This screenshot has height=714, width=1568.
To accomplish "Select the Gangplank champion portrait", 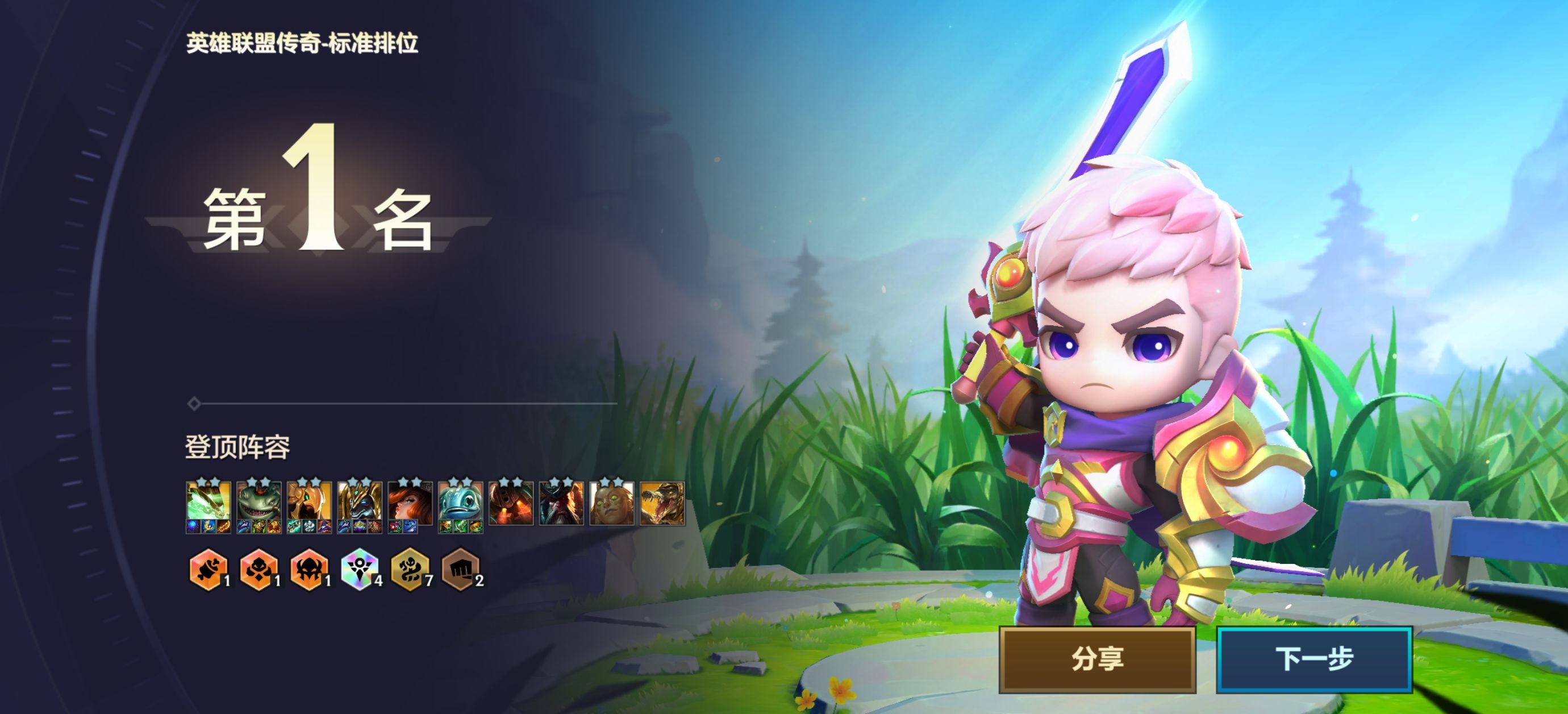I will coord(562,503).
